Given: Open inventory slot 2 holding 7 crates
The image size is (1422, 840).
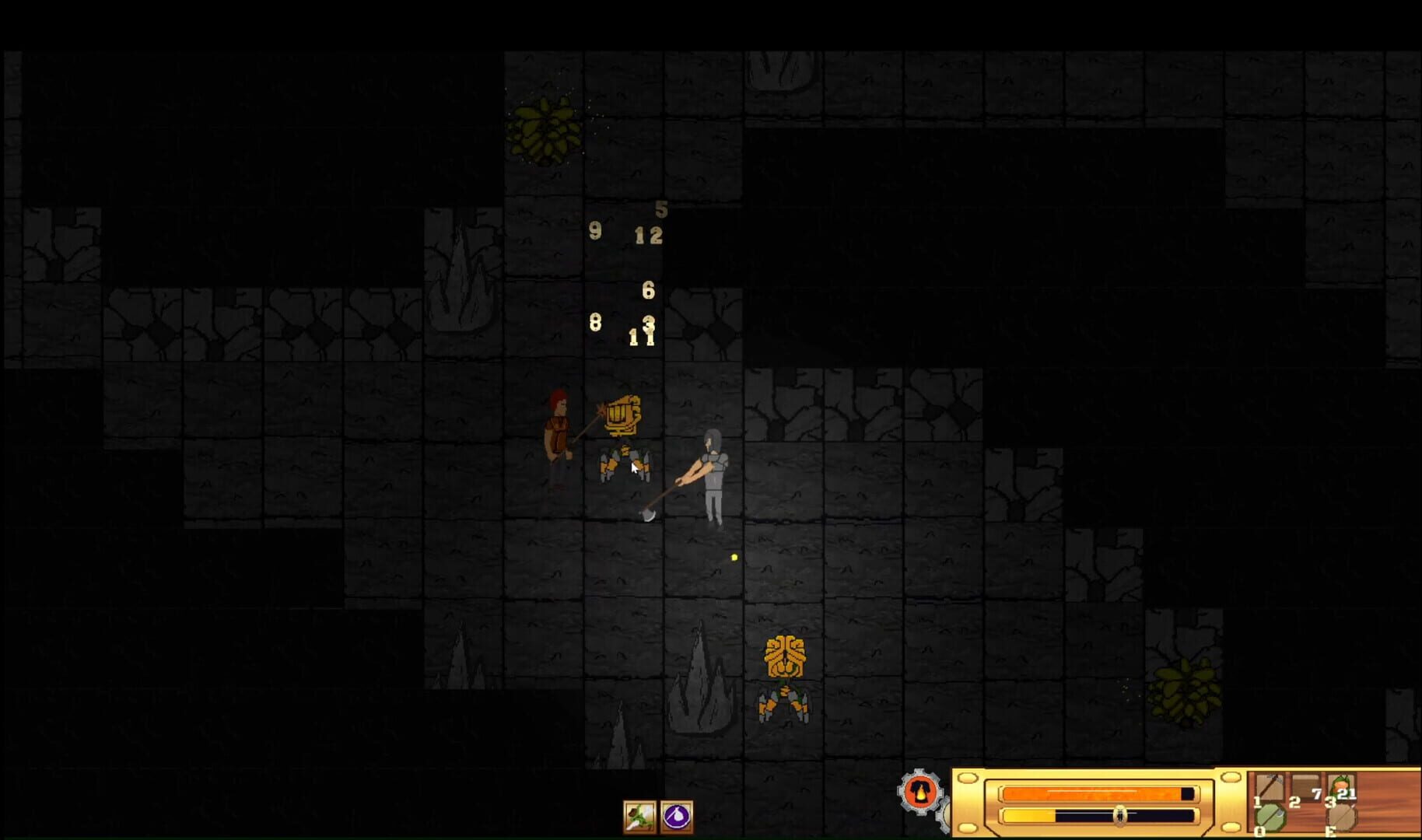Looking at the screenshot, I should (x=1305, y=786).
